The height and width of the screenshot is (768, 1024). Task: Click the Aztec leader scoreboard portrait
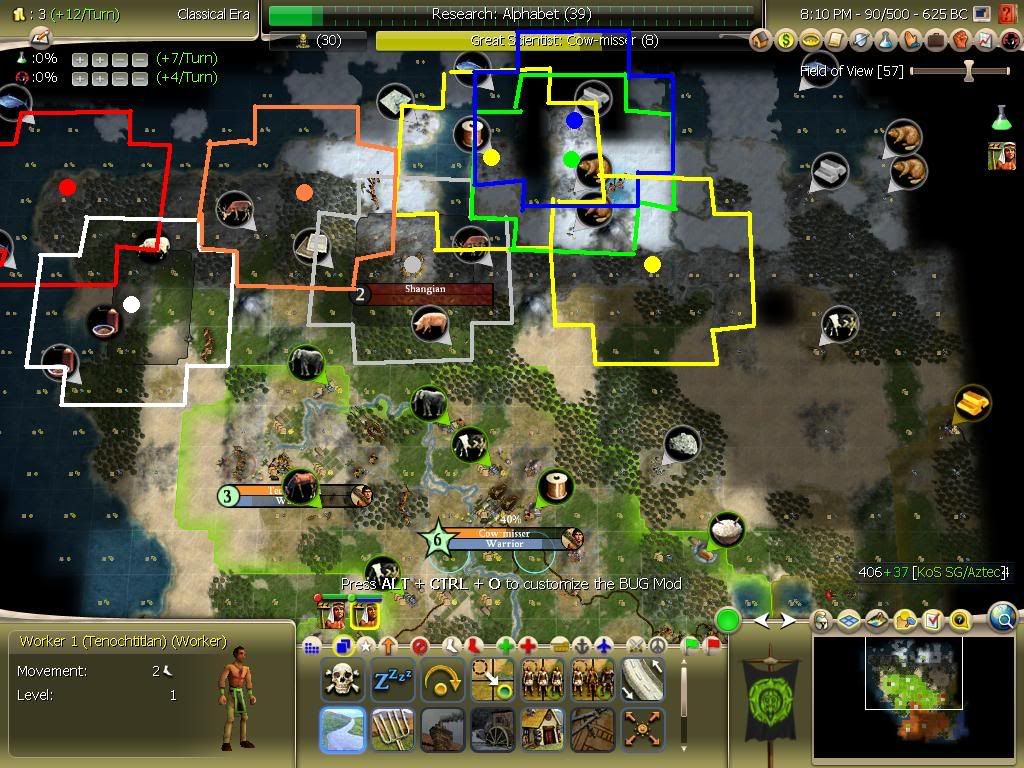click(1002, 157)
